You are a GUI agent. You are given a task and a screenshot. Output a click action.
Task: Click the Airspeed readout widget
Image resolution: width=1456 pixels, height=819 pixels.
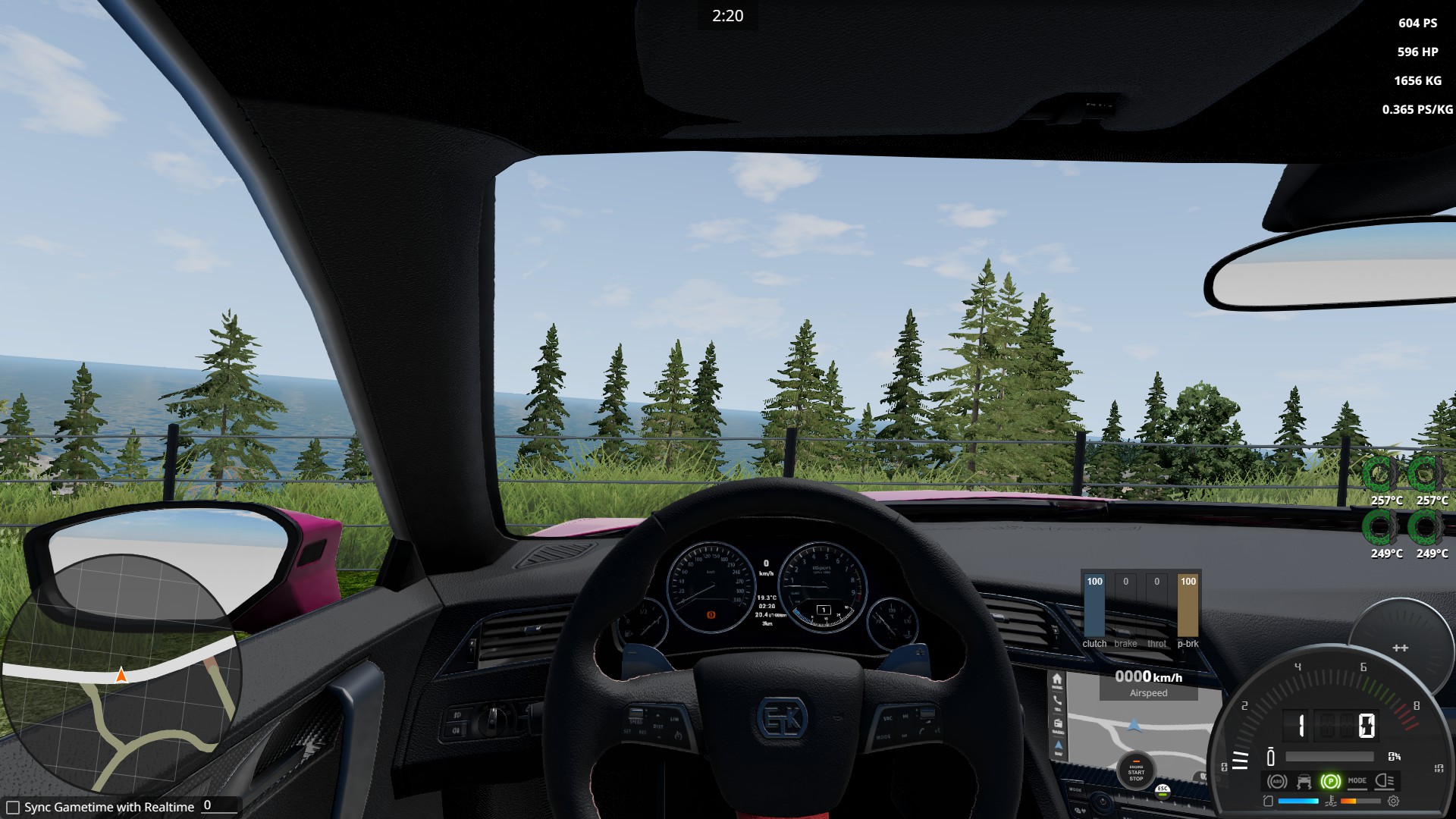click(1148, 683)
